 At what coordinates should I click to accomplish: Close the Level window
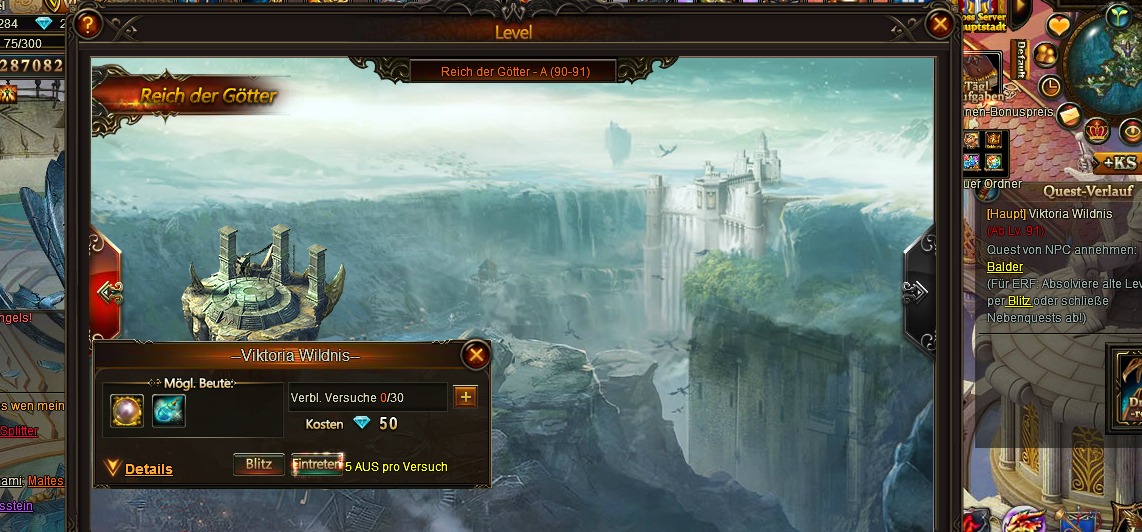[940, 24]
